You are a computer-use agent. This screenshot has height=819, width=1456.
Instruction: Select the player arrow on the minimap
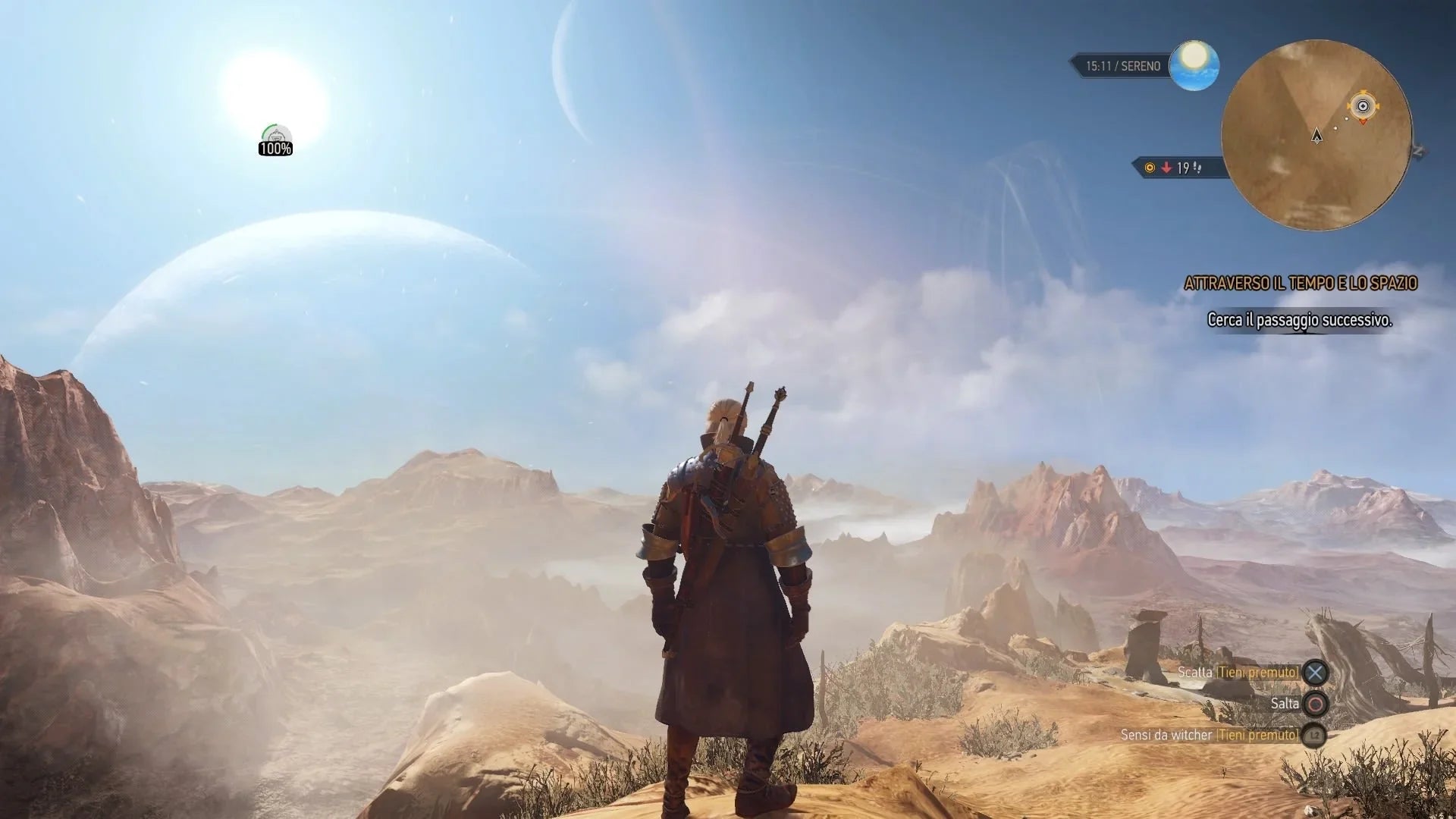point(1317,136)
